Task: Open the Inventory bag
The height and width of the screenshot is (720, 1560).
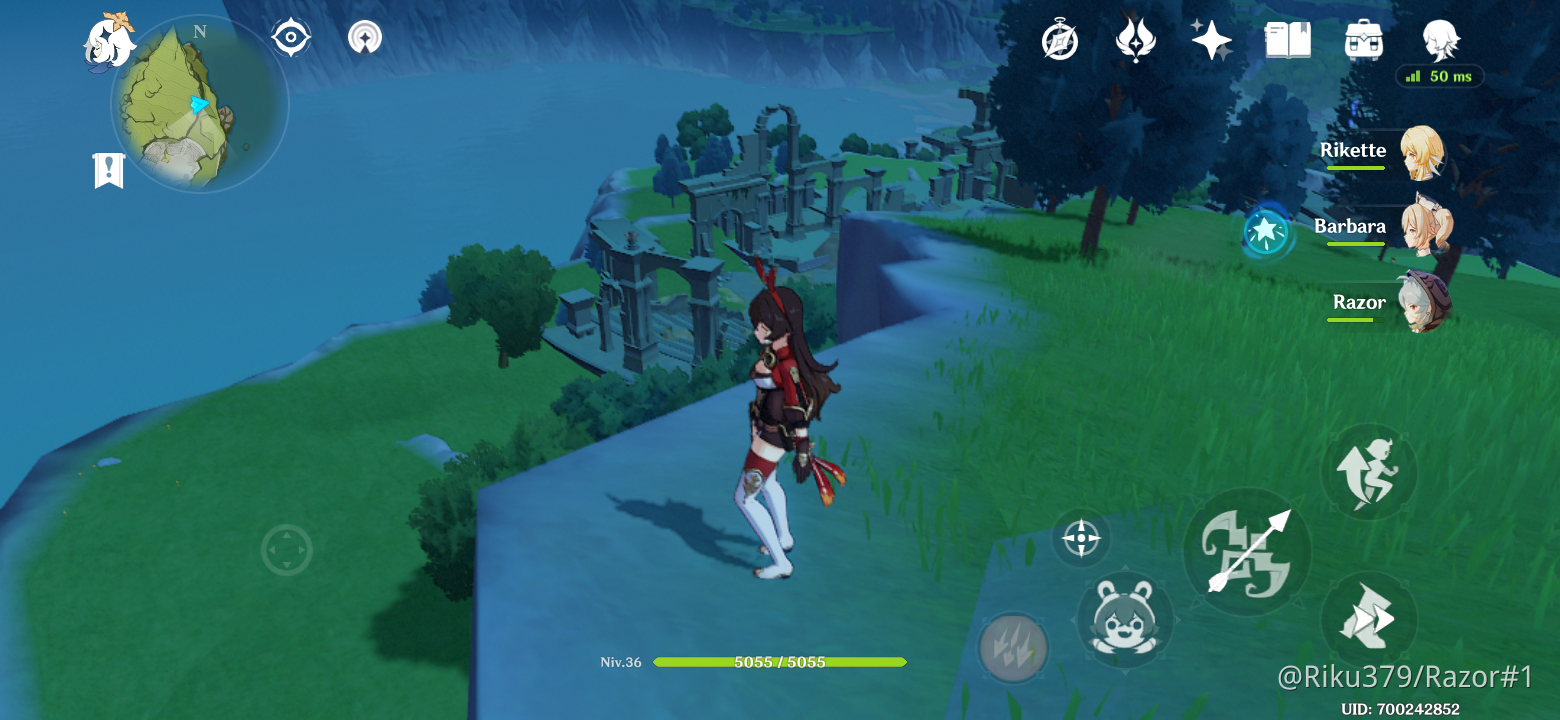Action: [1364, 40]
